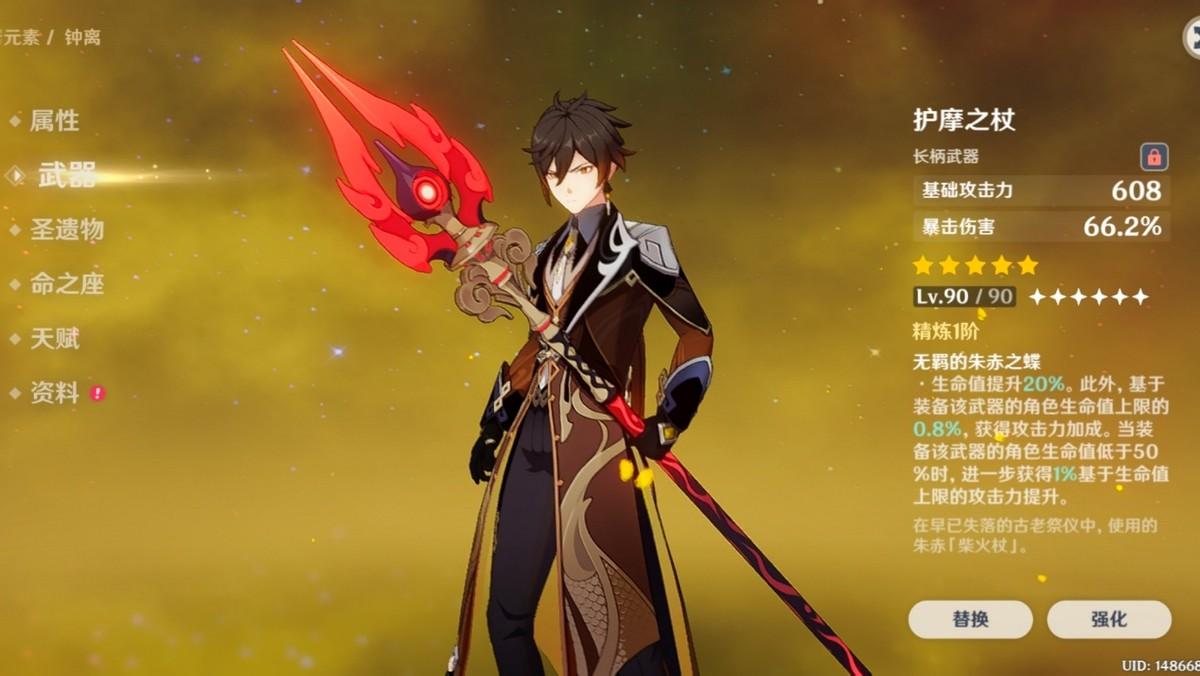Open the 属性 attributes tab
The image size is (1200, 676).
click(54, 121)
